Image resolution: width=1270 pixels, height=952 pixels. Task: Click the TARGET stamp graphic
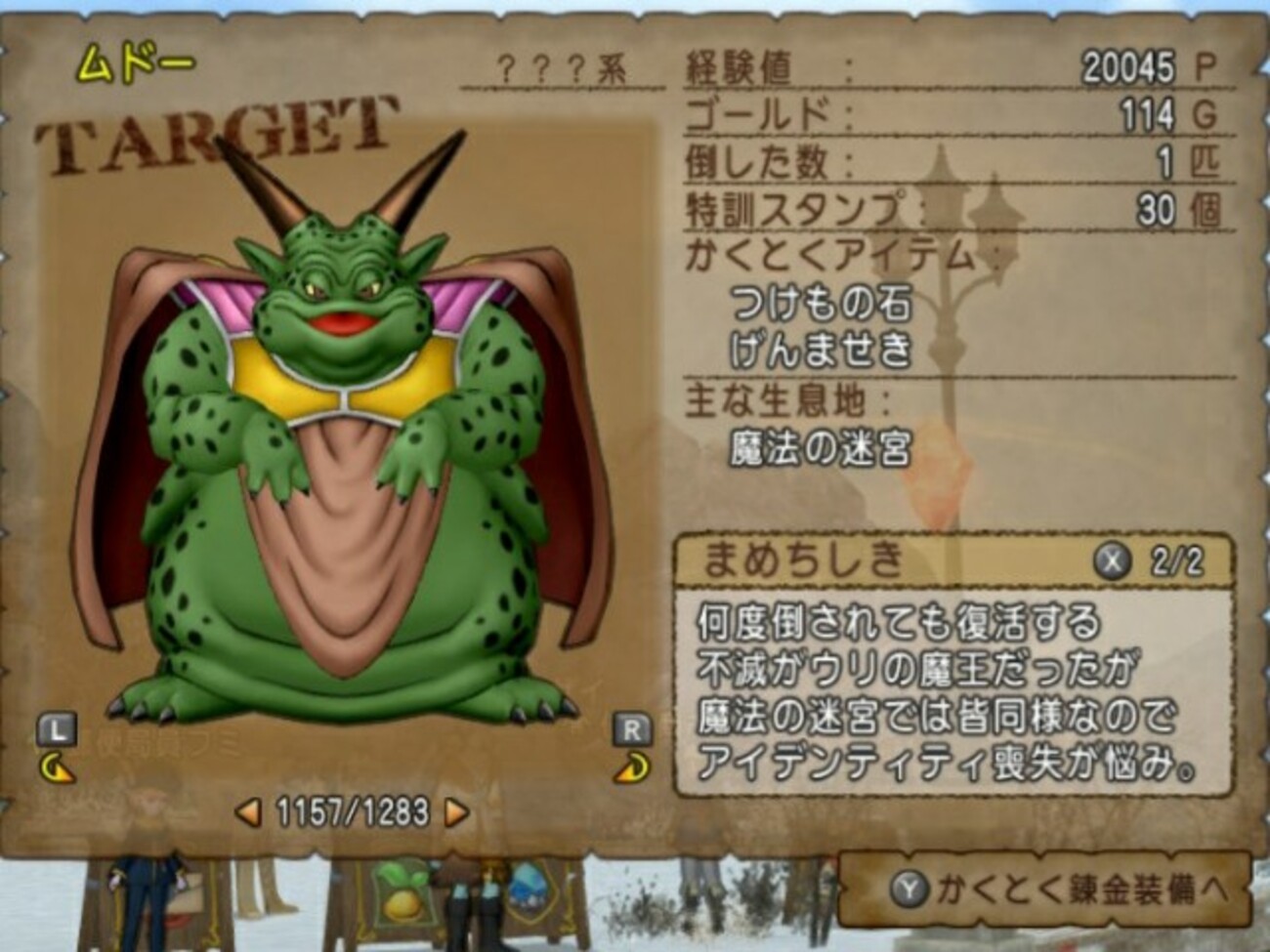point(220,132)
